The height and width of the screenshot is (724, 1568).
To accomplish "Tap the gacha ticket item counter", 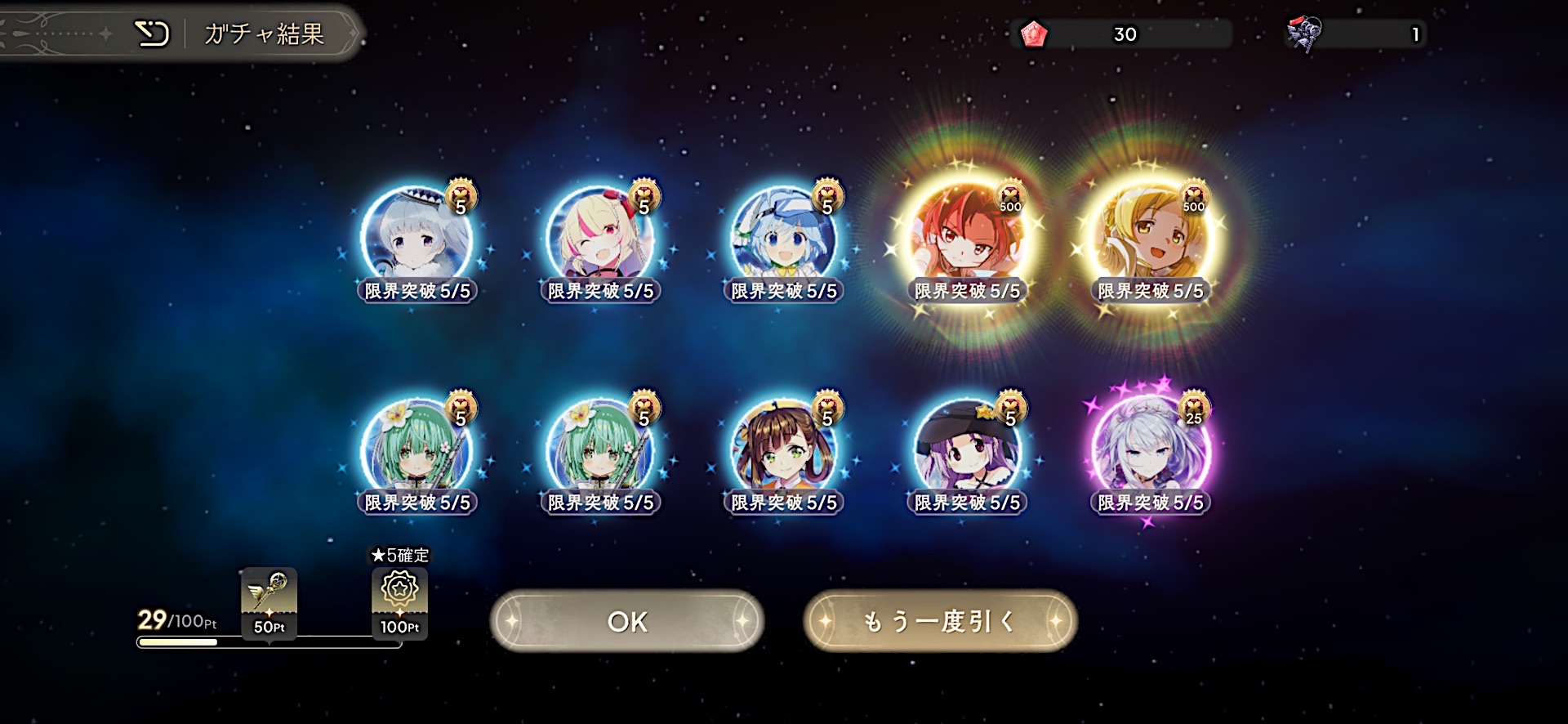I will click(x=1356, y=34).
